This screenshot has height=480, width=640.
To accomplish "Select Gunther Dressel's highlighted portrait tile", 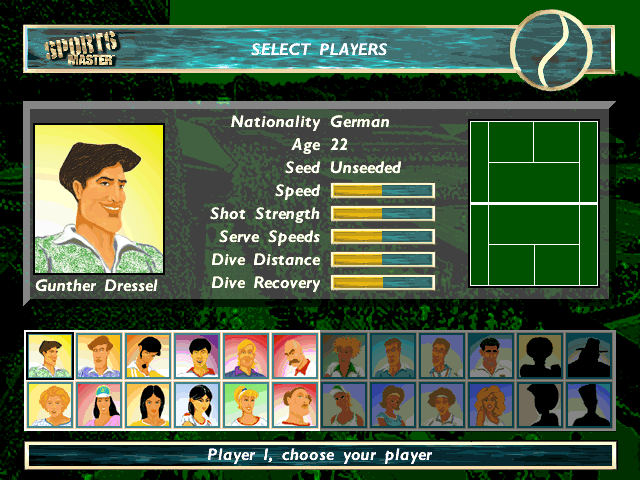I will pos(50,356).
